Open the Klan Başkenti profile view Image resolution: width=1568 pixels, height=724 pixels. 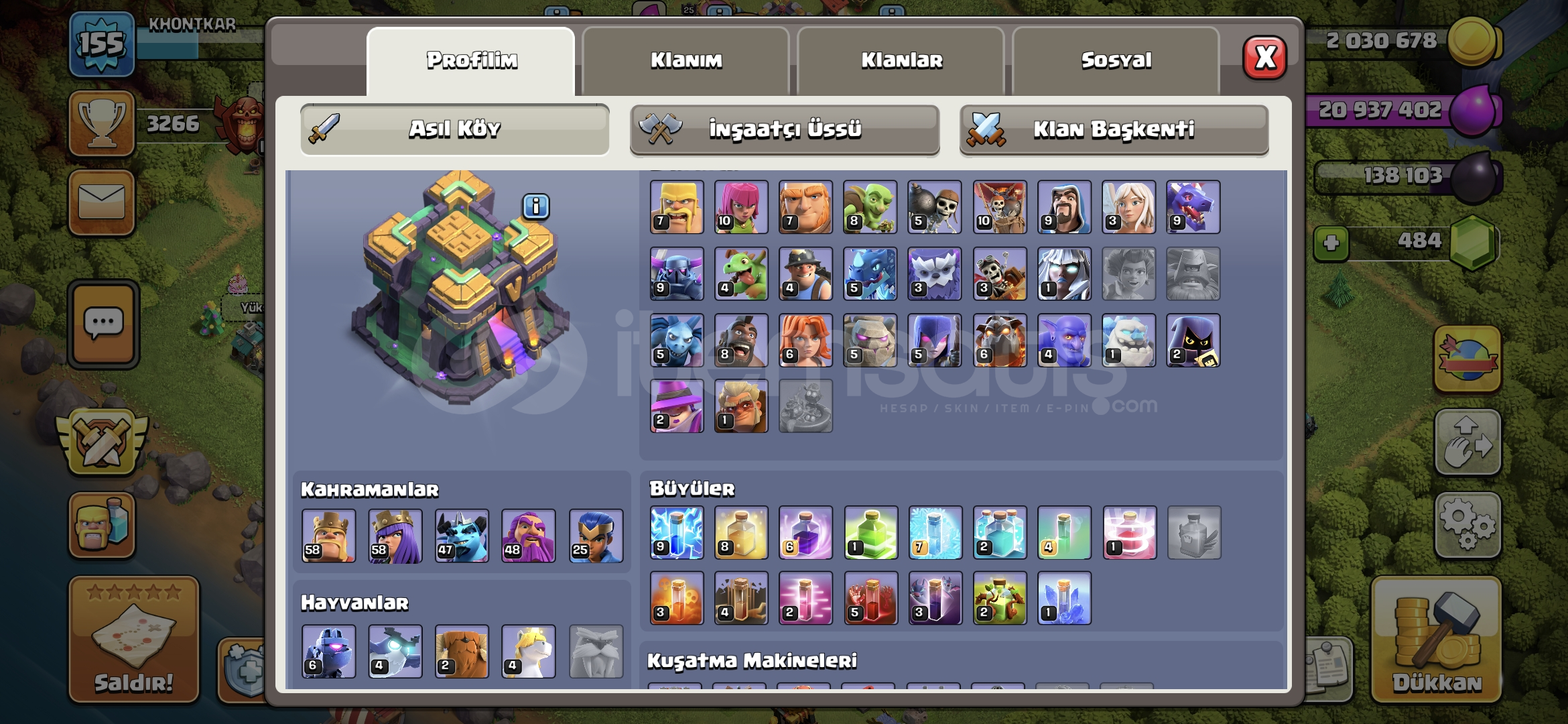click(x=1114, y=131)
